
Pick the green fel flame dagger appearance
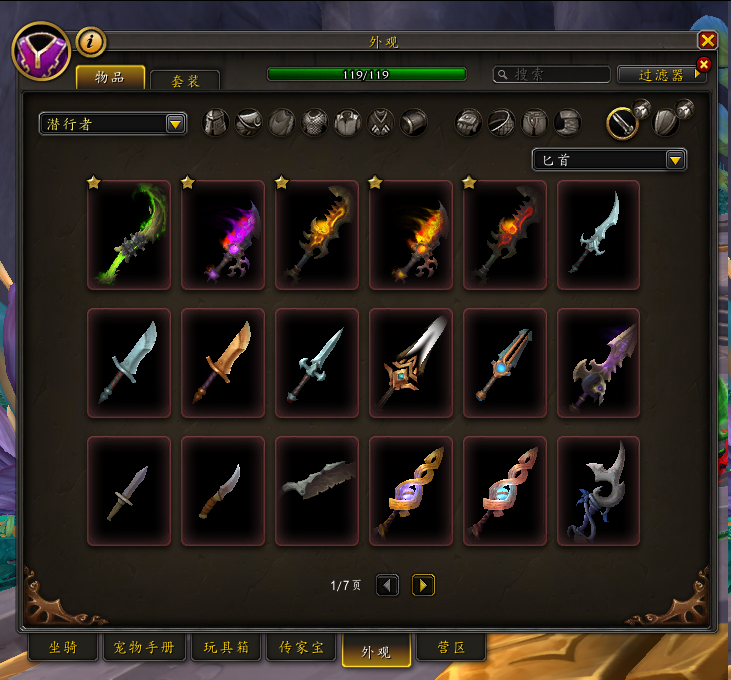click(129, 235)
